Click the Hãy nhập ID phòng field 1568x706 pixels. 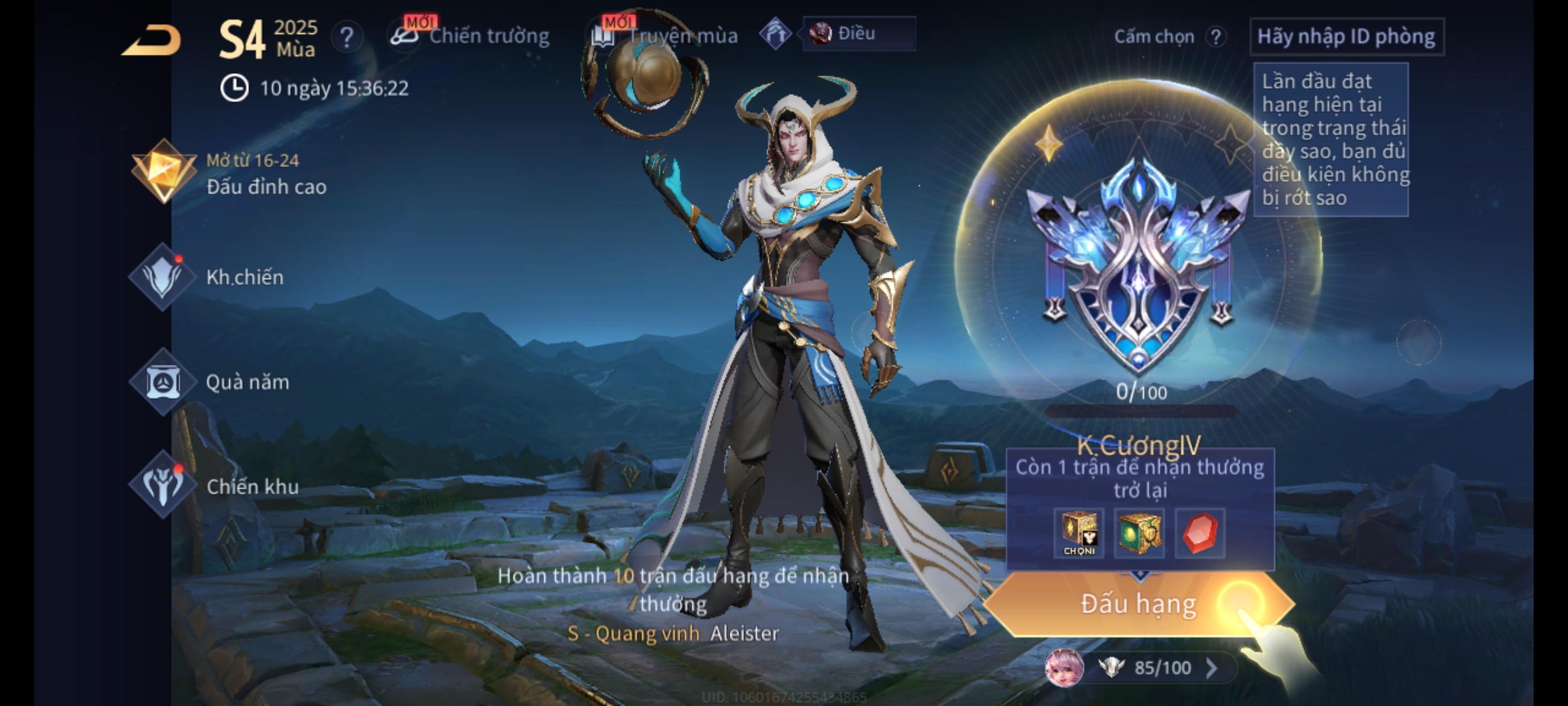(1346, 37)
